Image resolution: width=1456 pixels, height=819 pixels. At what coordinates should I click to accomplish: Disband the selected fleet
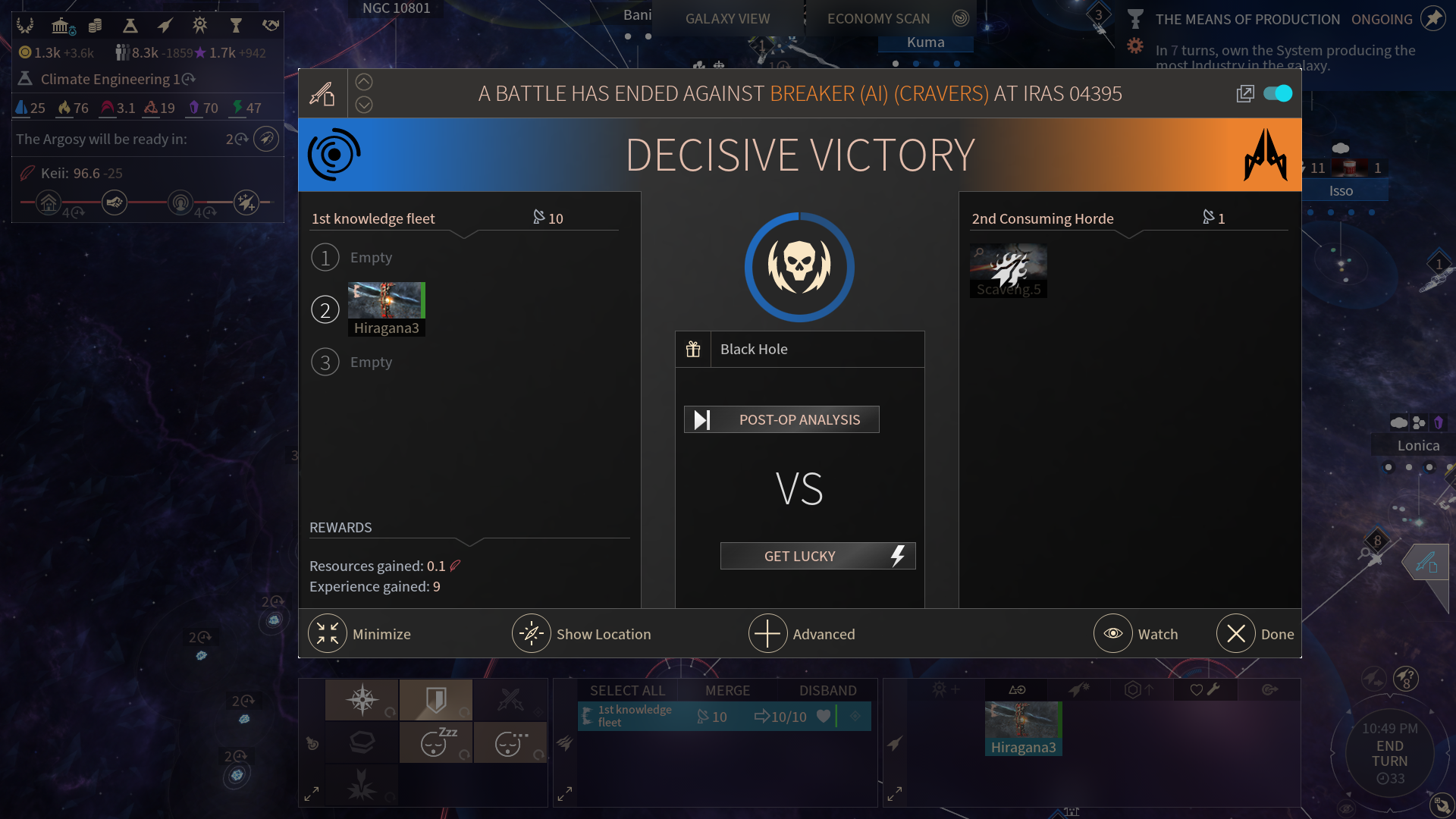(827, 690)
